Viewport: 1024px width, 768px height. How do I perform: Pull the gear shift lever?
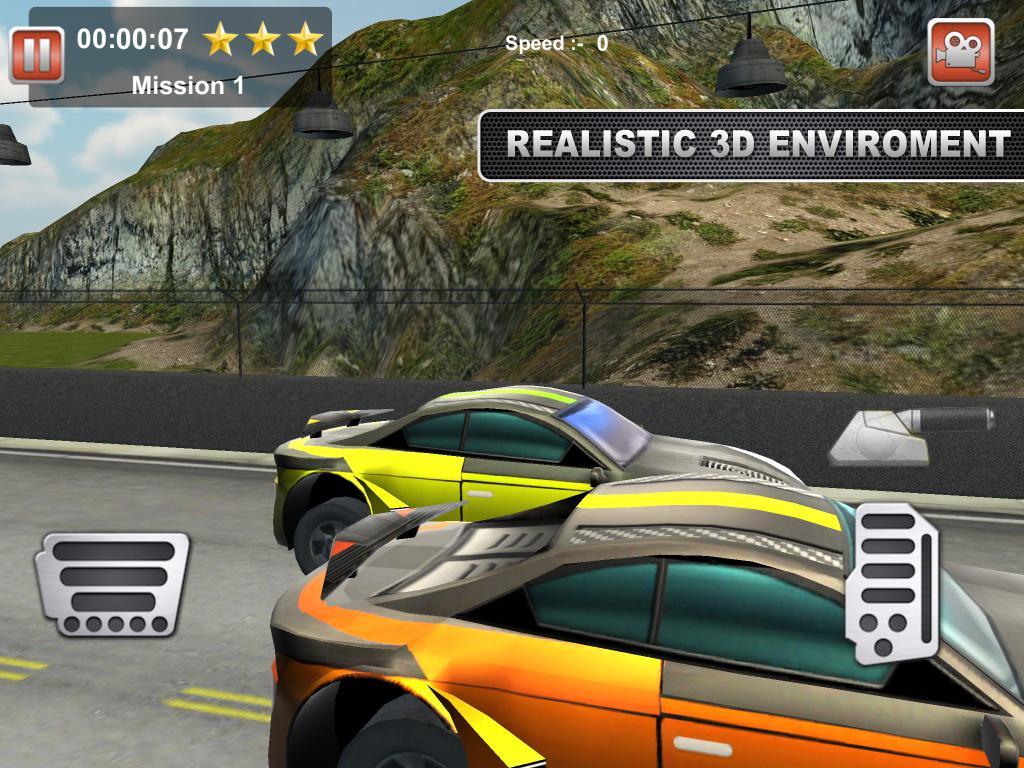[910, 432]
